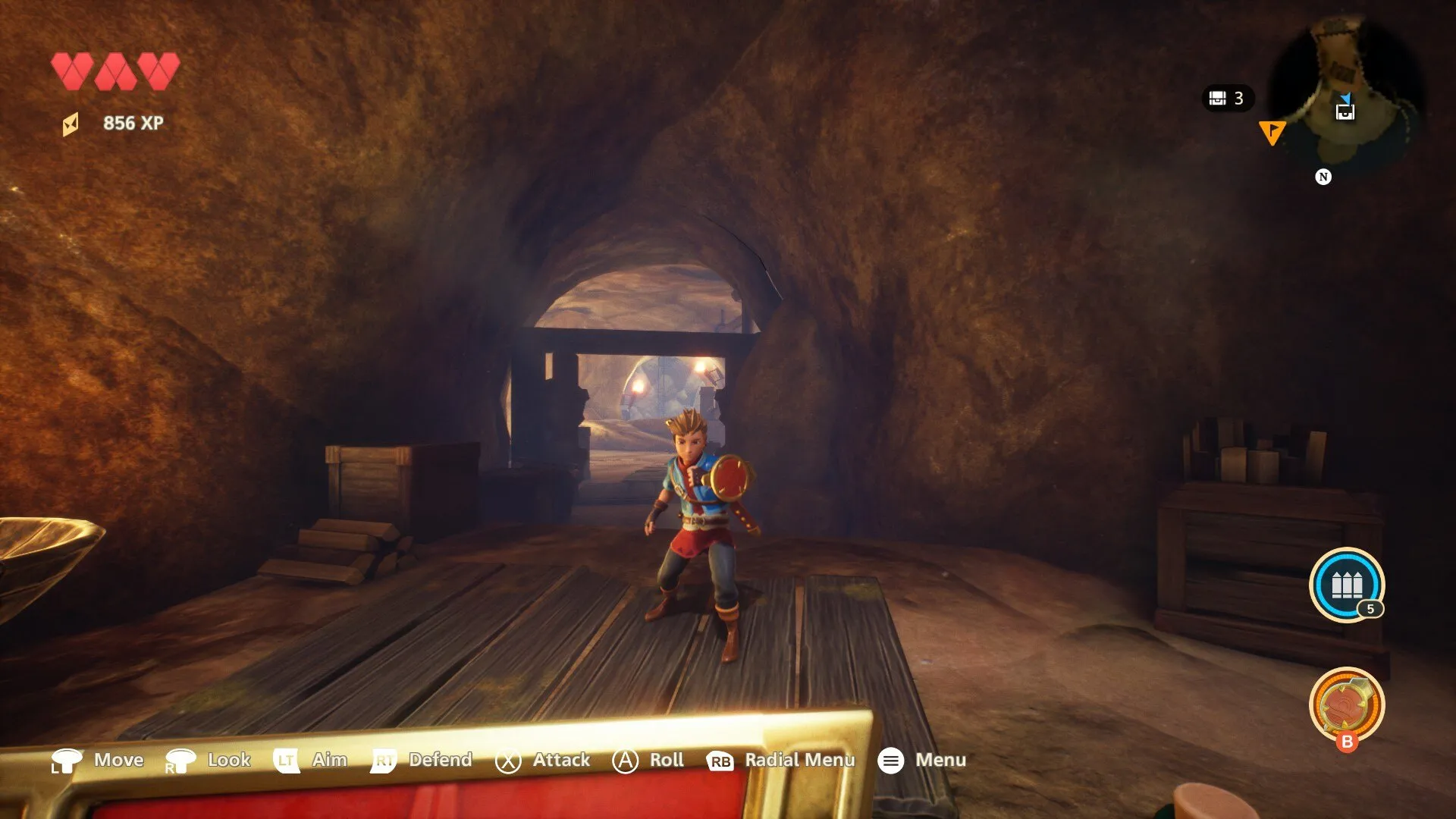This screenshot has width=1456, height=819.
Task: Click the N compass marker below the minimap
Action: pos(1323,177)
